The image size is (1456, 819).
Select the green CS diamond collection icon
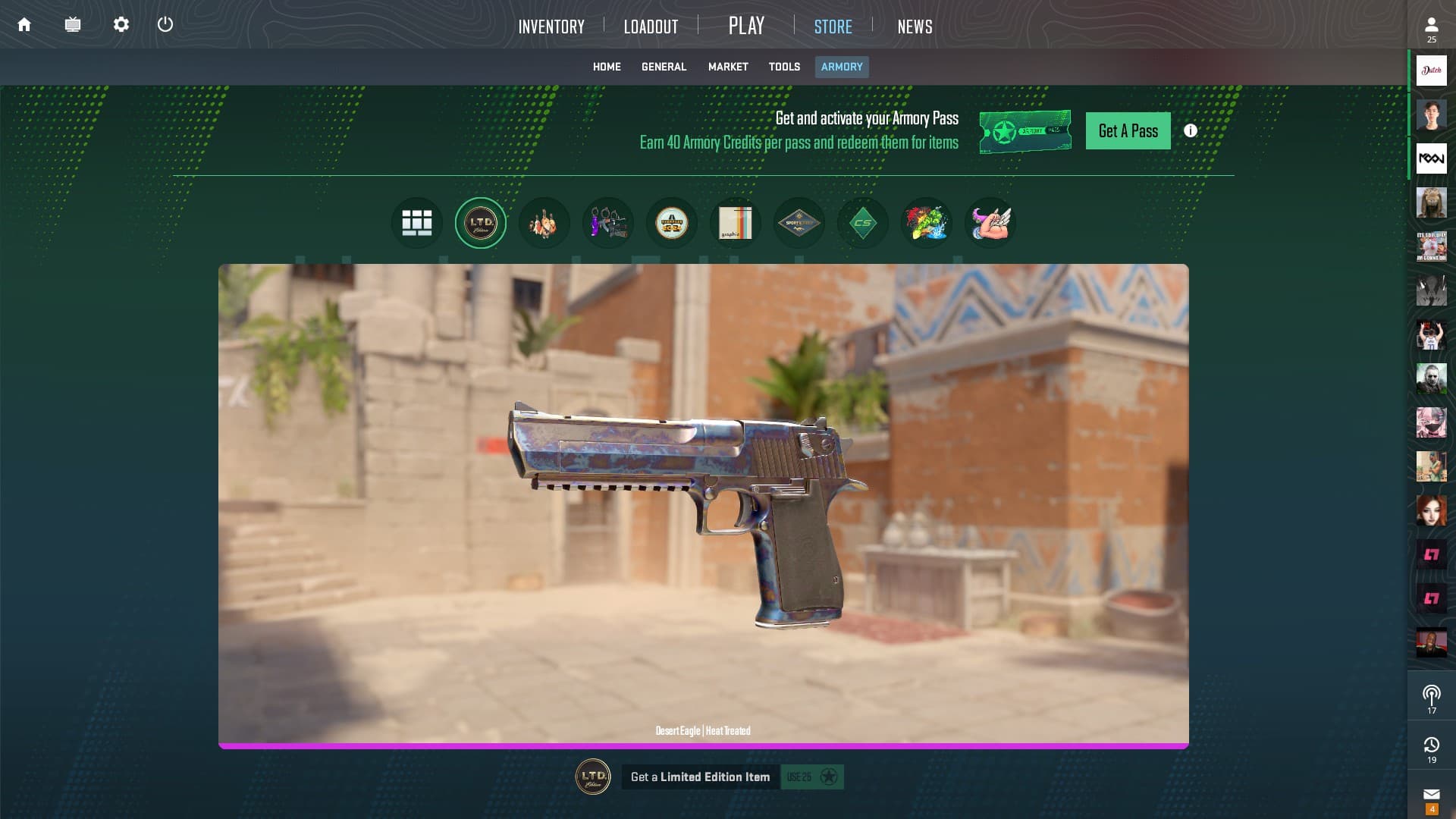pyautogui.click(x=863, y=222)
